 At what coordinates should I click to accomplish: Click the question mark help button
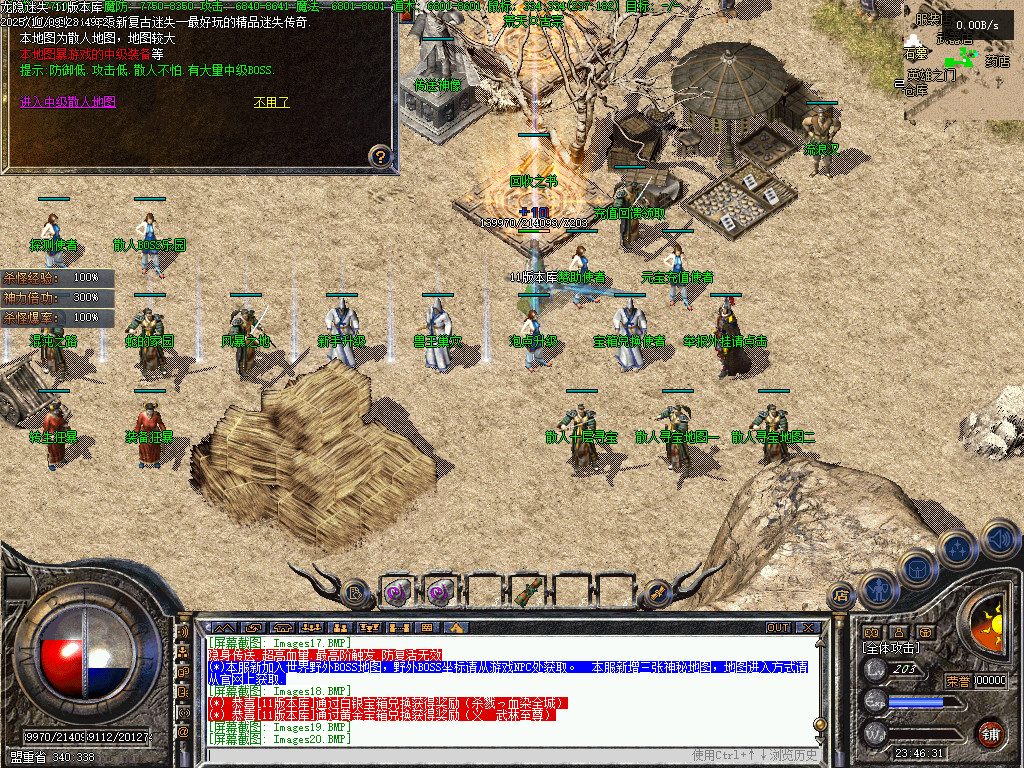379,156
